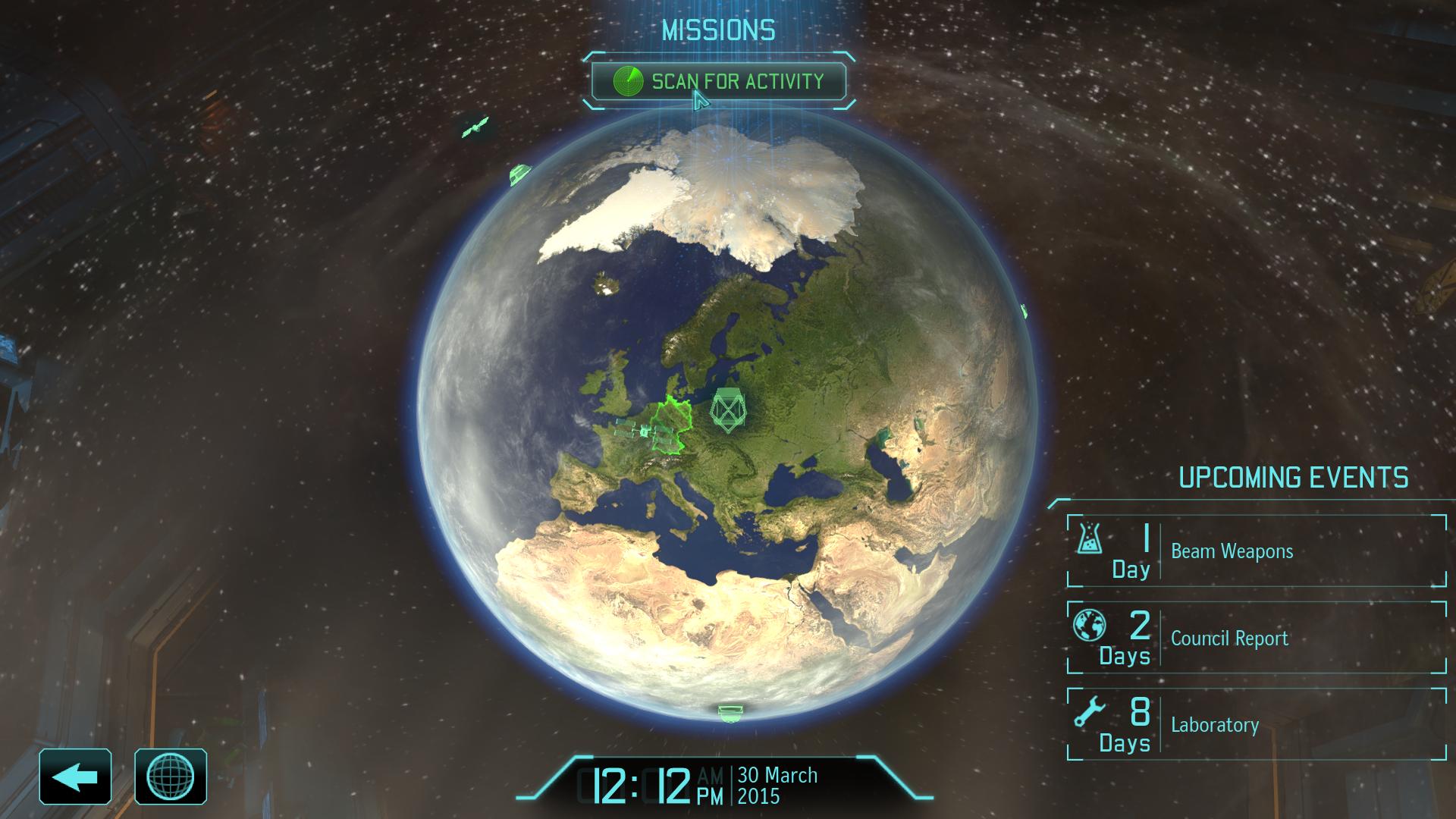Open the Beam Weapons research event
The width and height of the screenshot is (1456, 819).
click(1257, 551)
